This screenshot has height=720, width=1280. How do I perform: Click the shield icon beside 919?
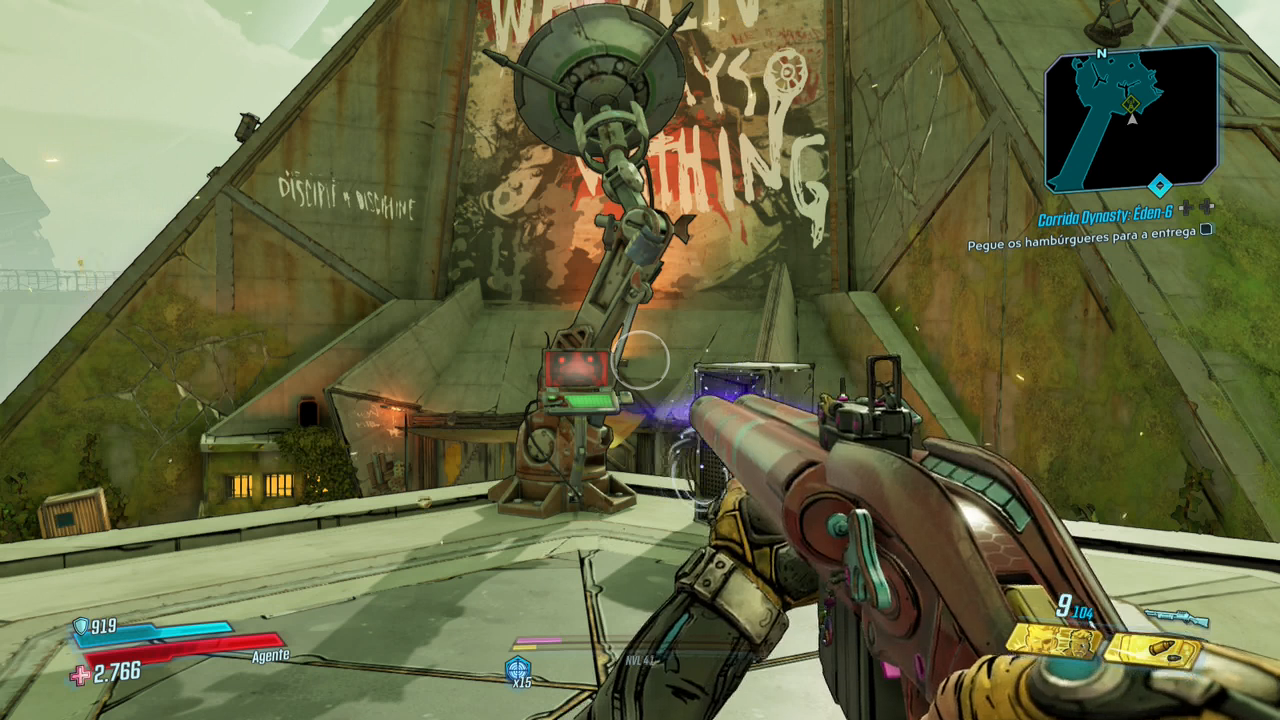80,627
